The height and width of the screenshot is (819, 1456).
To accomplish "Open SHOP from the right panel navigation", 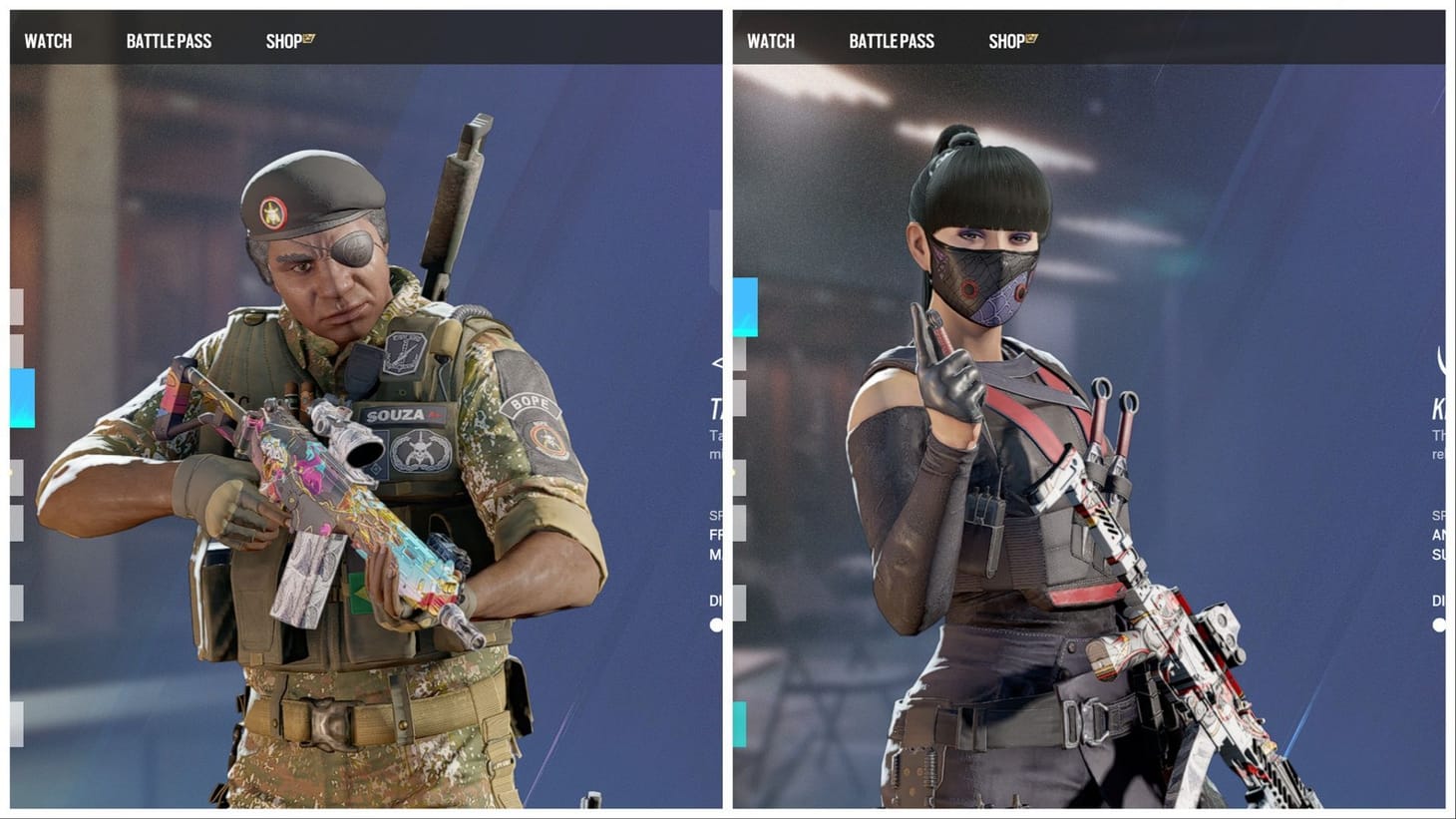I will point(1007,40).
